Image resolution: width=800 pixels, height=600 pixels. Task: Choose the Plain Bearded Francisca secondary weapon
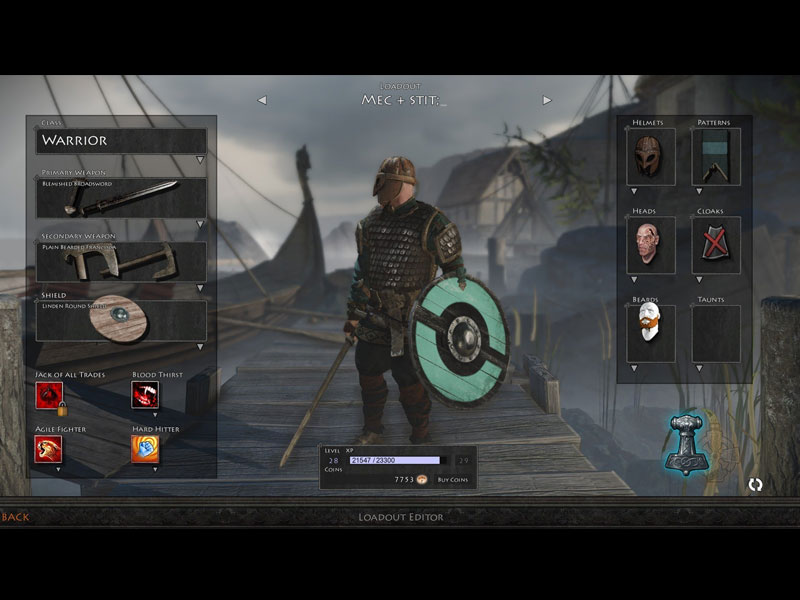(x=121, y=262)
